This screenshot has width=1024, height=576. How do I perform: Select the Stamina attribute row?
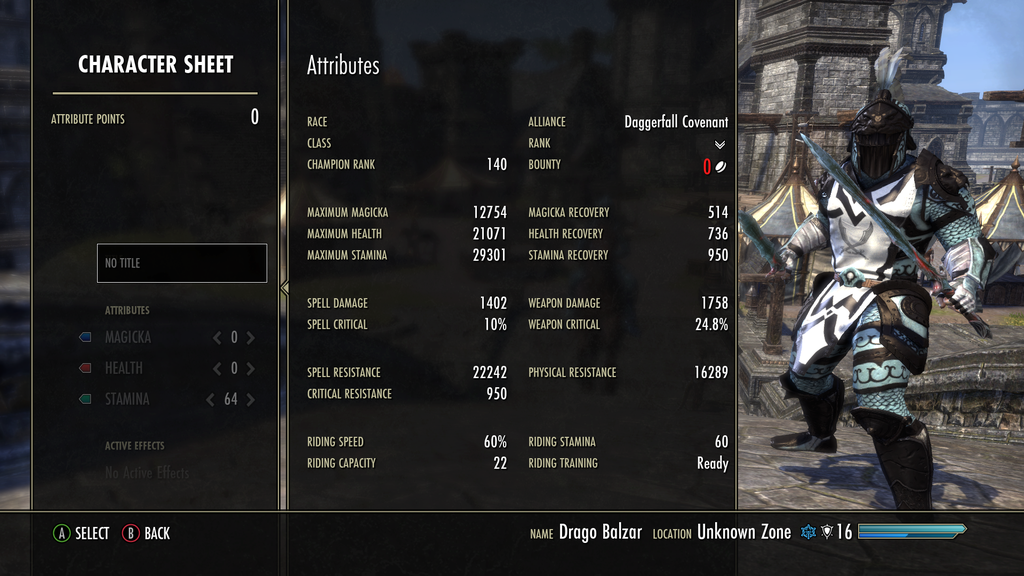(127, 400)
